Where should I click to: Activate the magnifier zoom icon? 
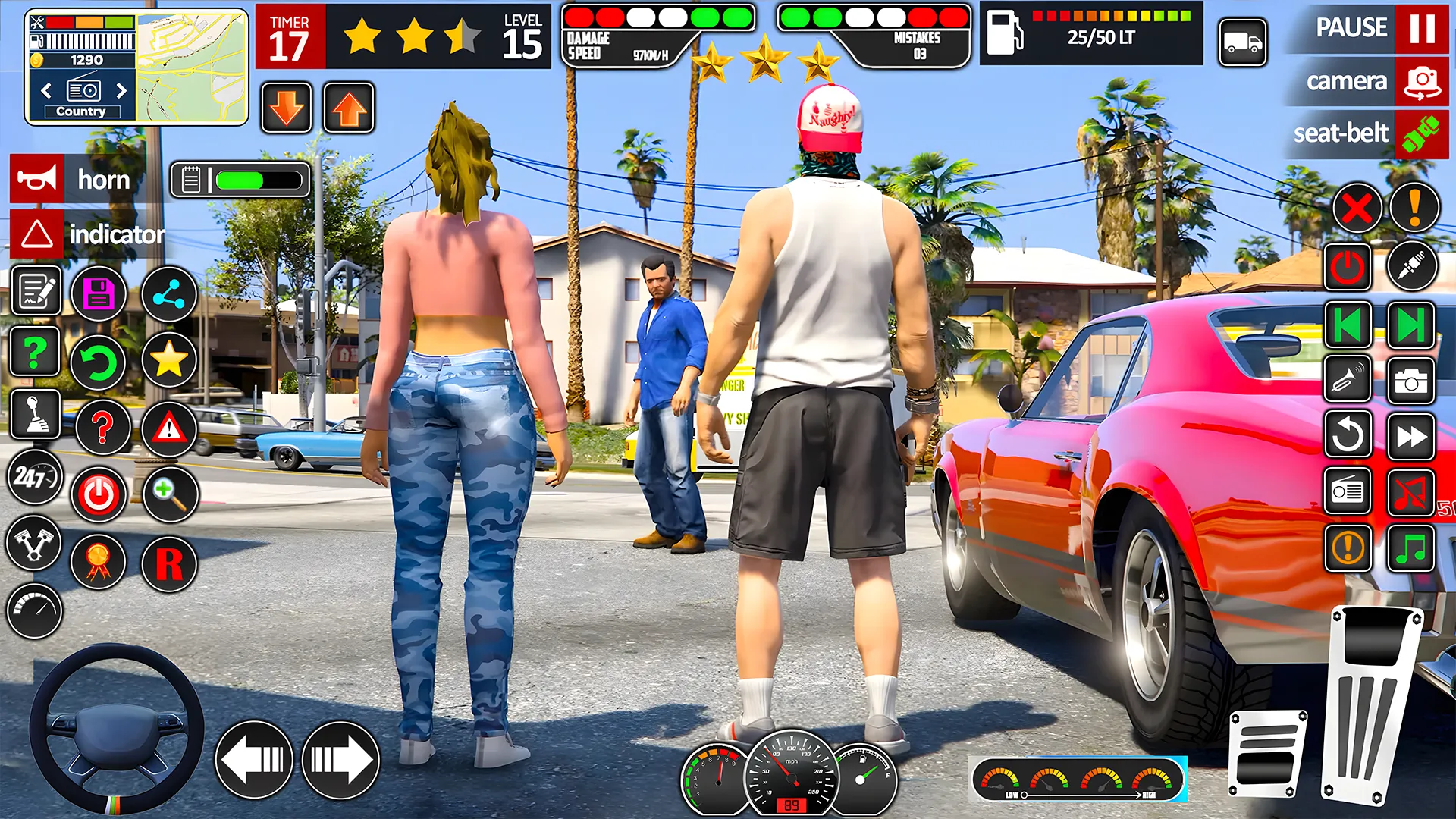[171, 494]
